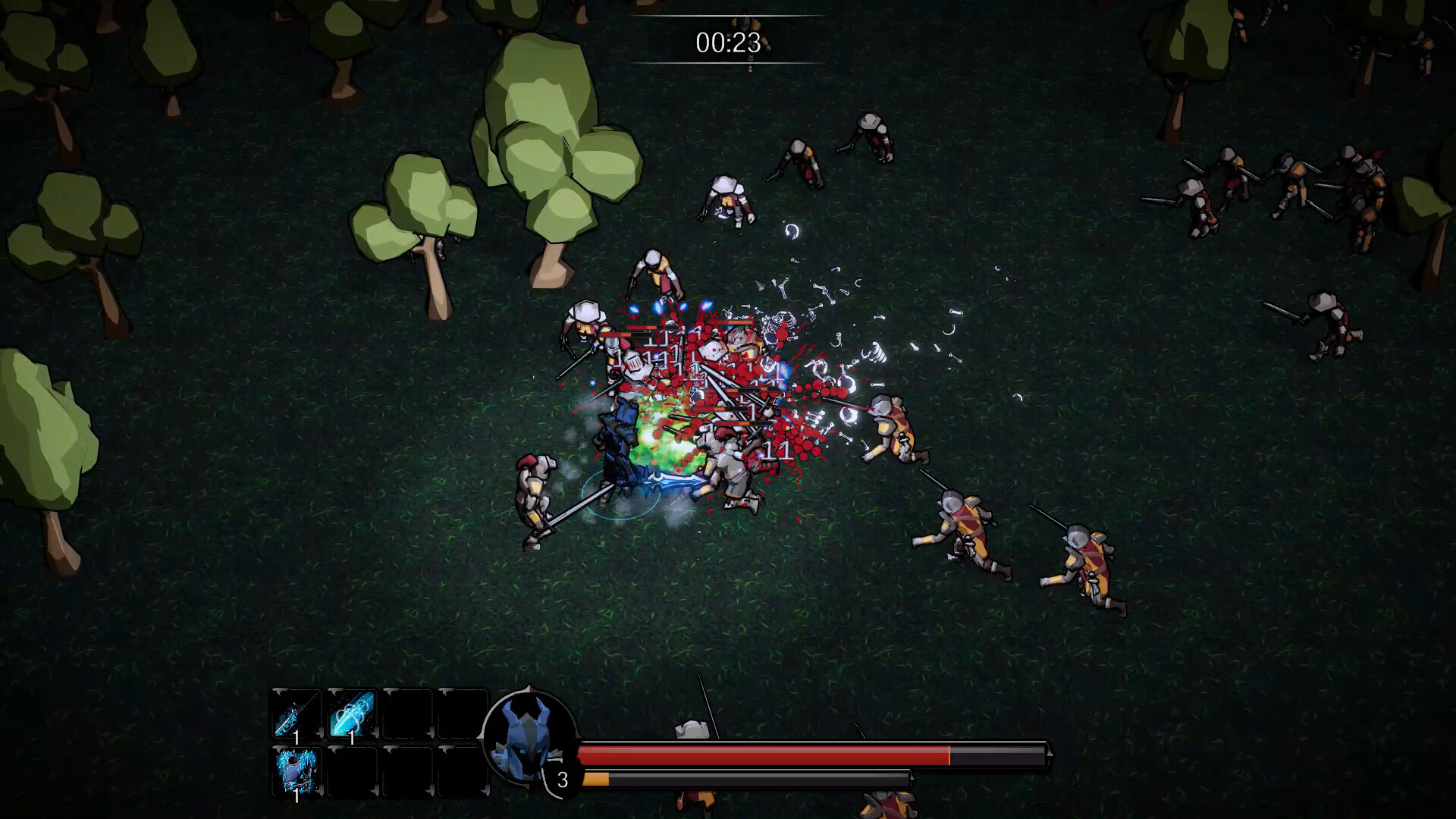This screenshot has width=1456, height=819.
Task: Click the player character wielding the glowing sword
Action: pos(622,440)
